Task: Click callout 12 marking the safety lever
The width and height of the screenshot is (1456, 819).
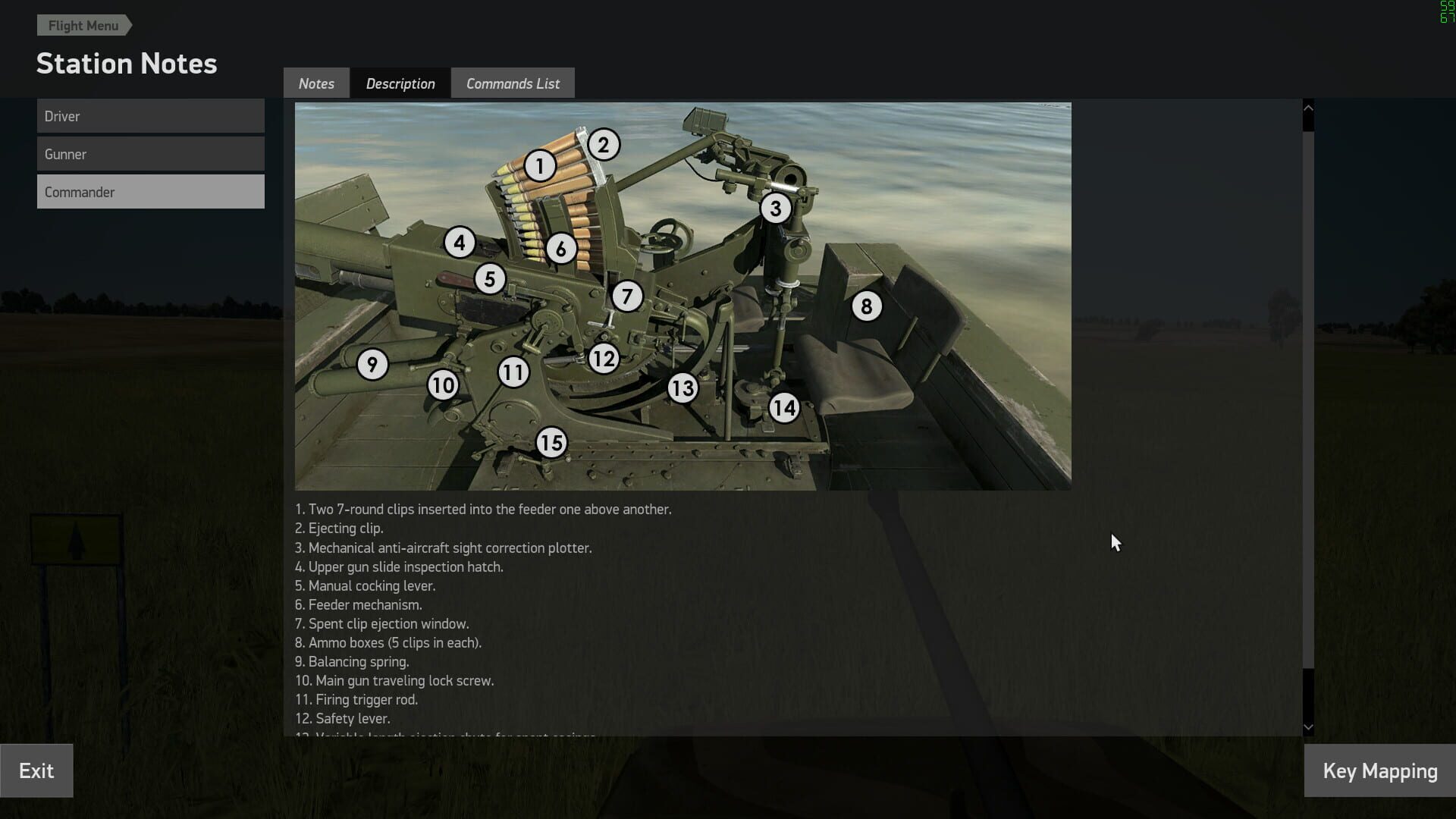Action: point(604,358)
